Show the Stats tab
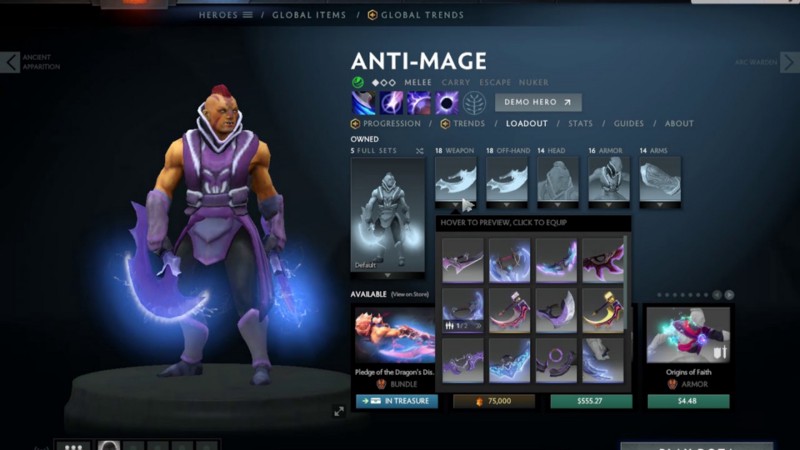 click(x=580, y=124)
